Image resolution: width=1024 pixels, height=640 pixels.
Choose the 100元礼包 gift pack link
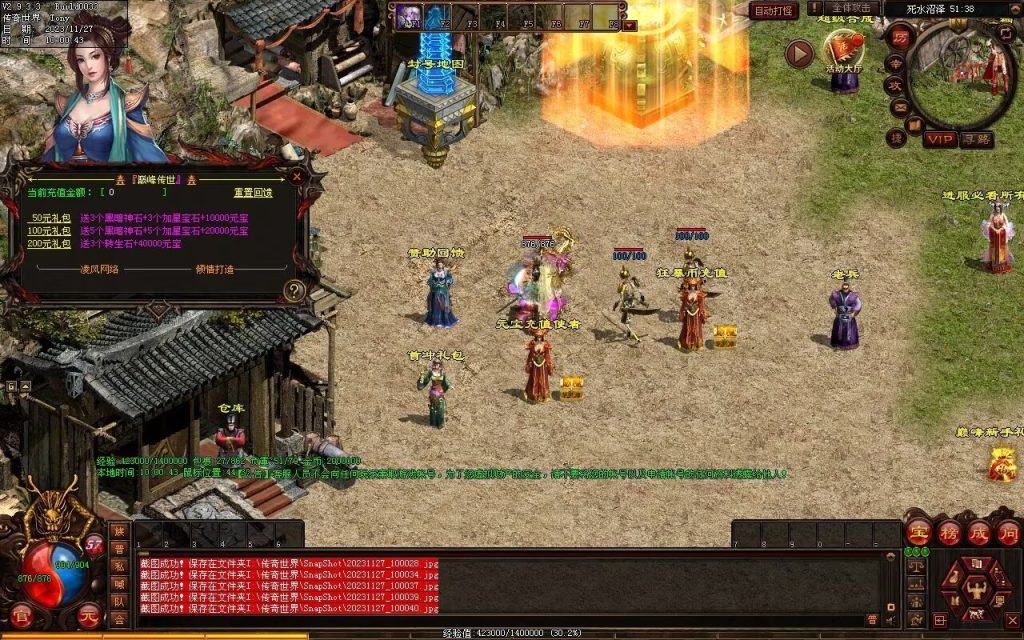pyautogui.click(x=49, y=230)
